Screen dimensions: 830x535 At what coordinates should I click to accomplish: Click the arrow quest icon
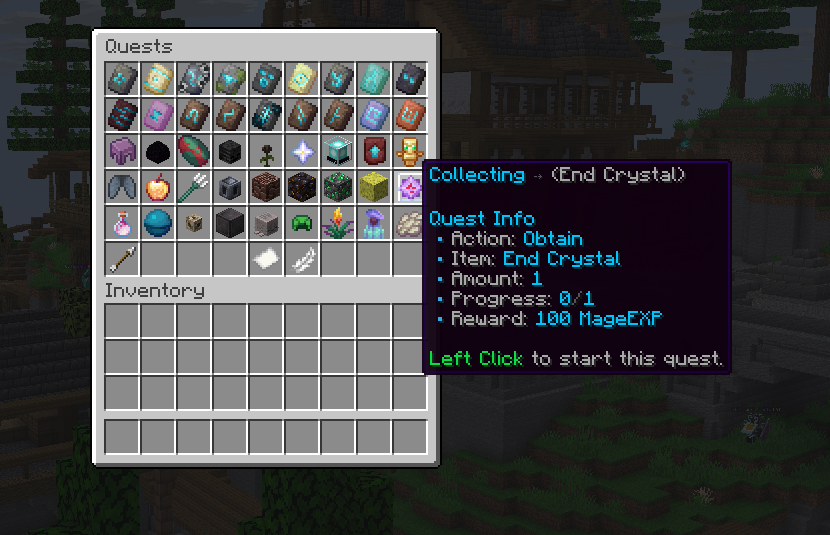click(x=122, y=258)
